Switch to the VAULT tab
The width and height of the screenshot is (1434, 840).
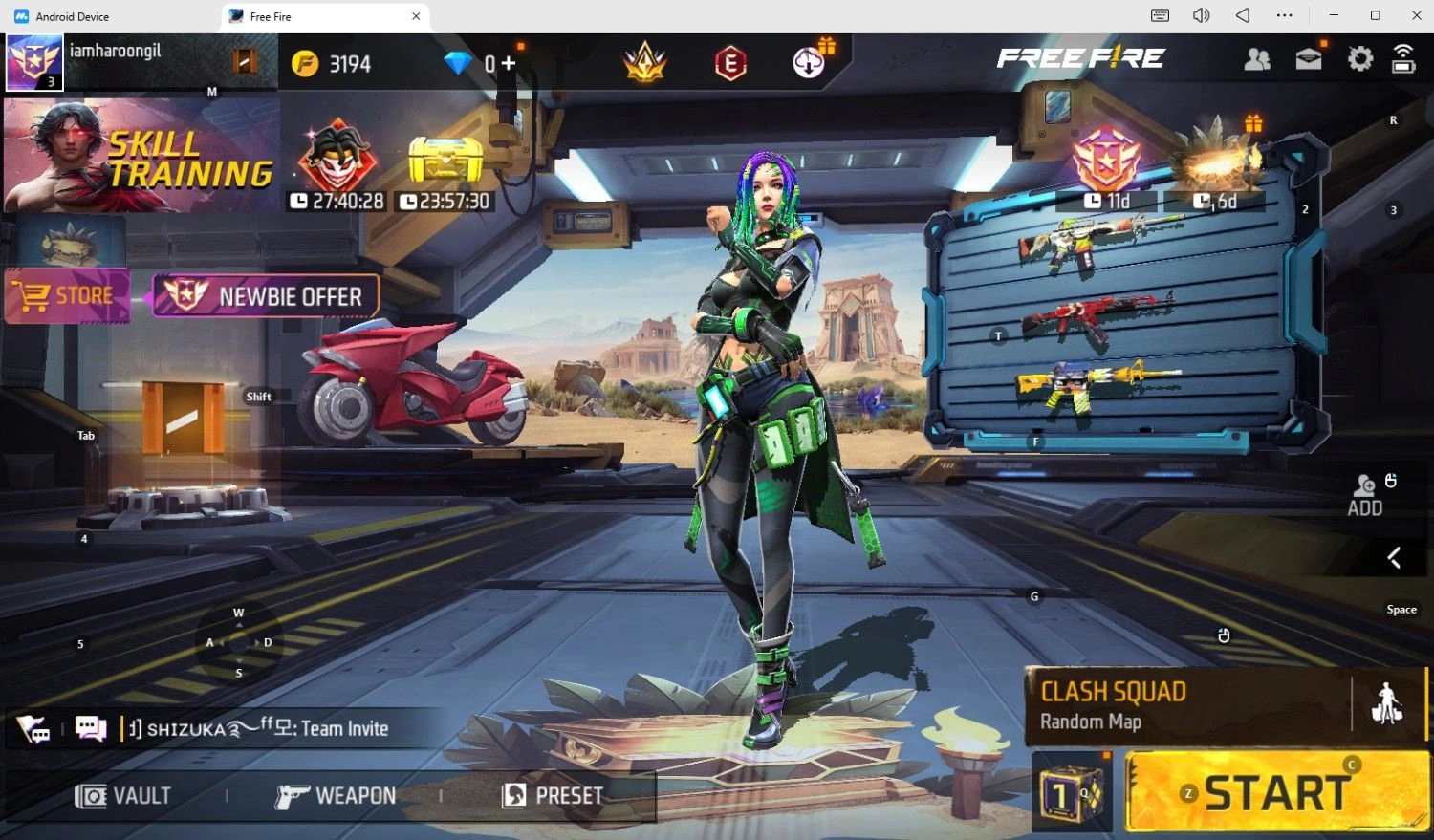pos(123,795)
